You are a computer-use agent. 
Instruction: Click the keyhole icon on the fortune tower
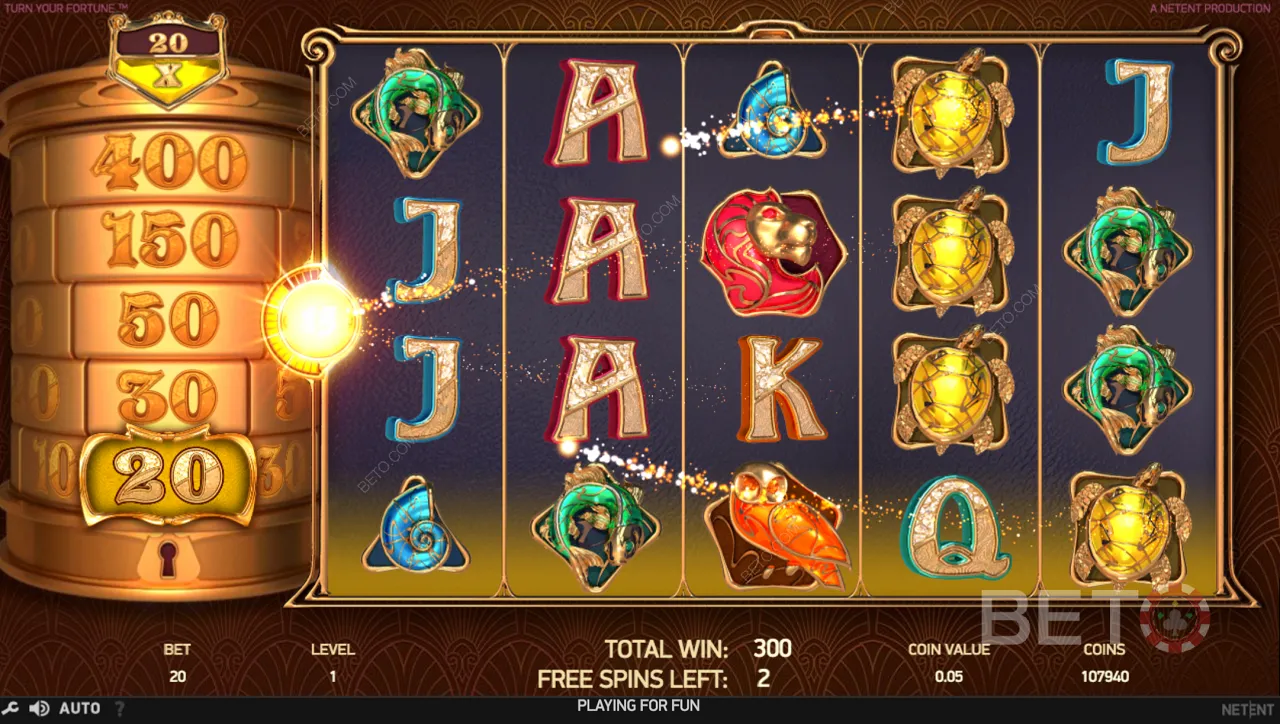point(167,560)
